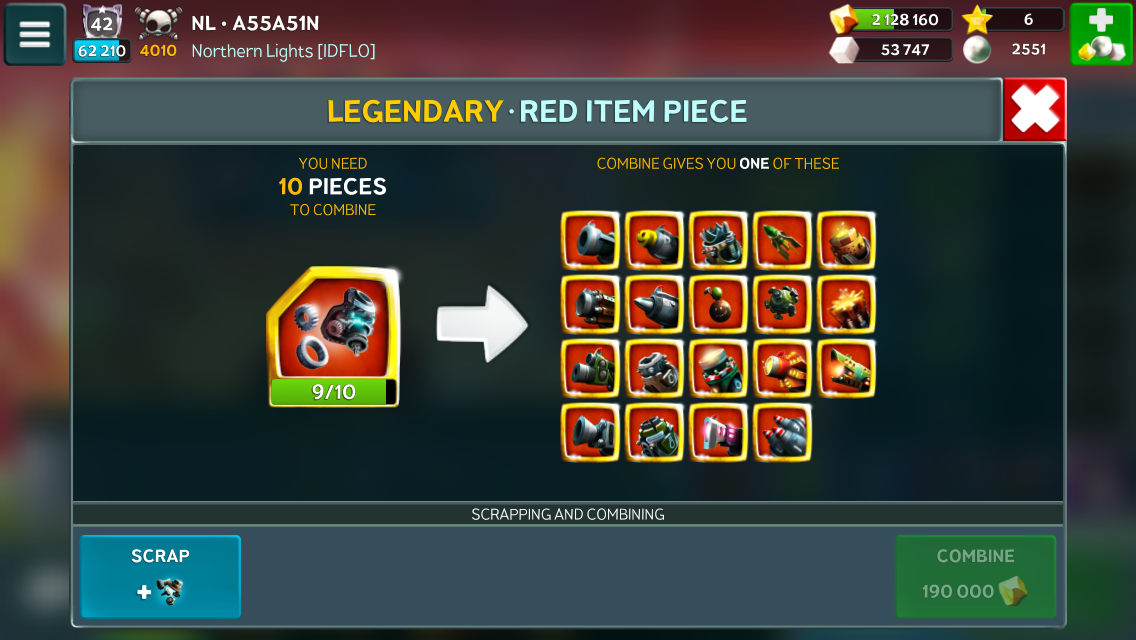Screen dimensions: 1136x640
Task: View the Northern Lights guild name
Action: coord(283,50)
